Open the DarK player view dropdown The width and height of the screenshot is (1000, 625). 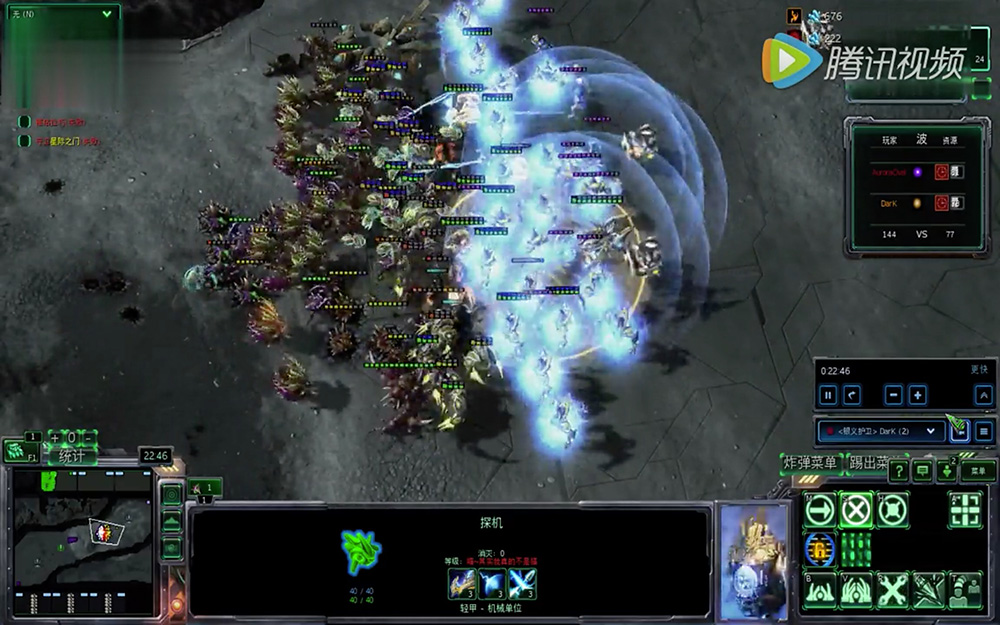(x=880, y=431)
